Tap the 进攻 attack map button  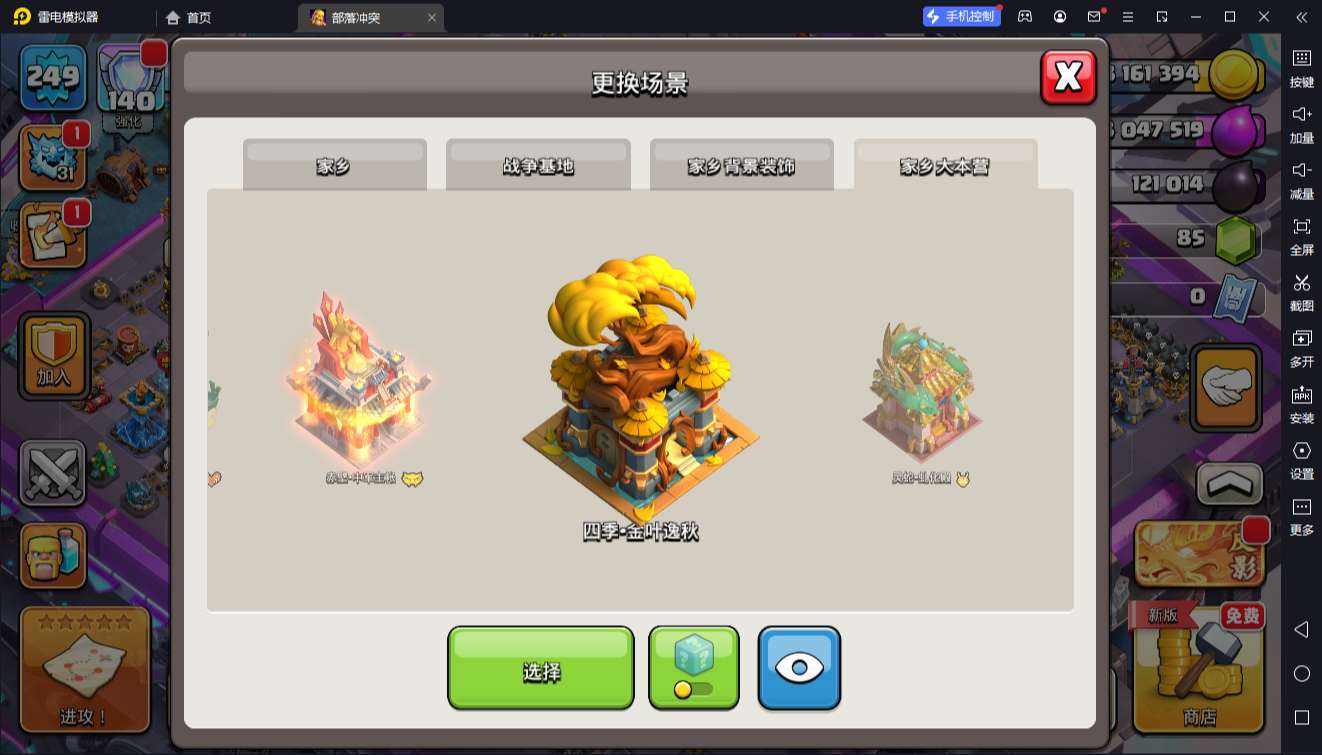(x=84, y=668)
